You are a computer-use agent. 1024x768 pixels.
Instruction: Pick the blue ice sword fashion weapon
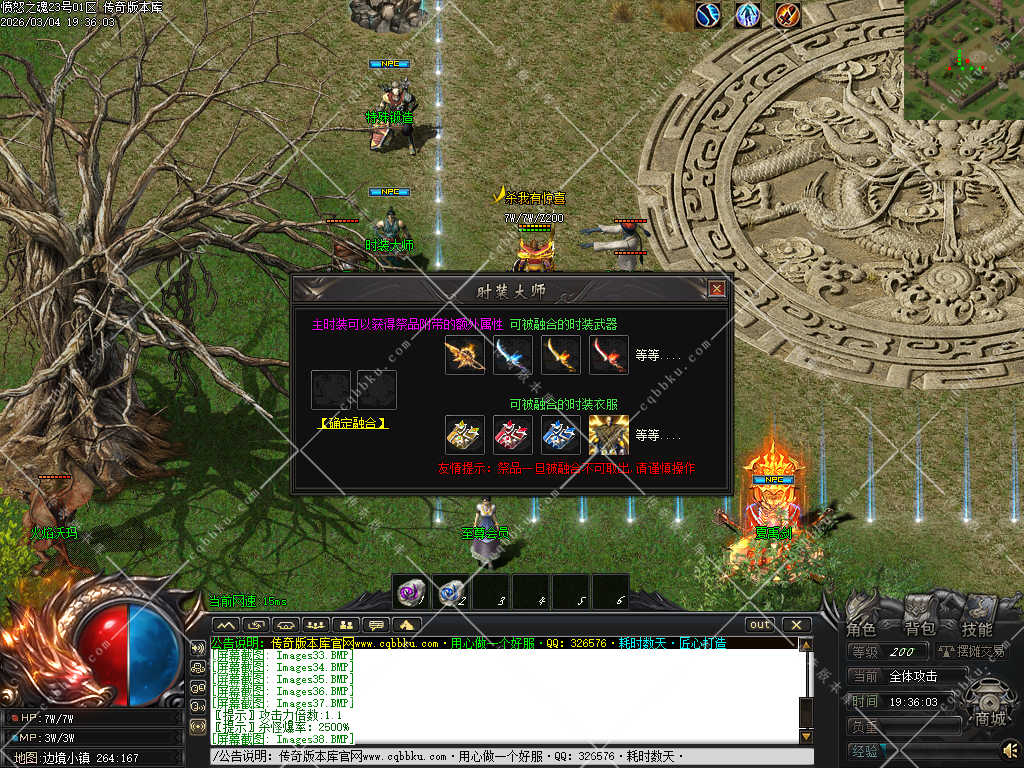pyautogui.click(x=513, y=355)
